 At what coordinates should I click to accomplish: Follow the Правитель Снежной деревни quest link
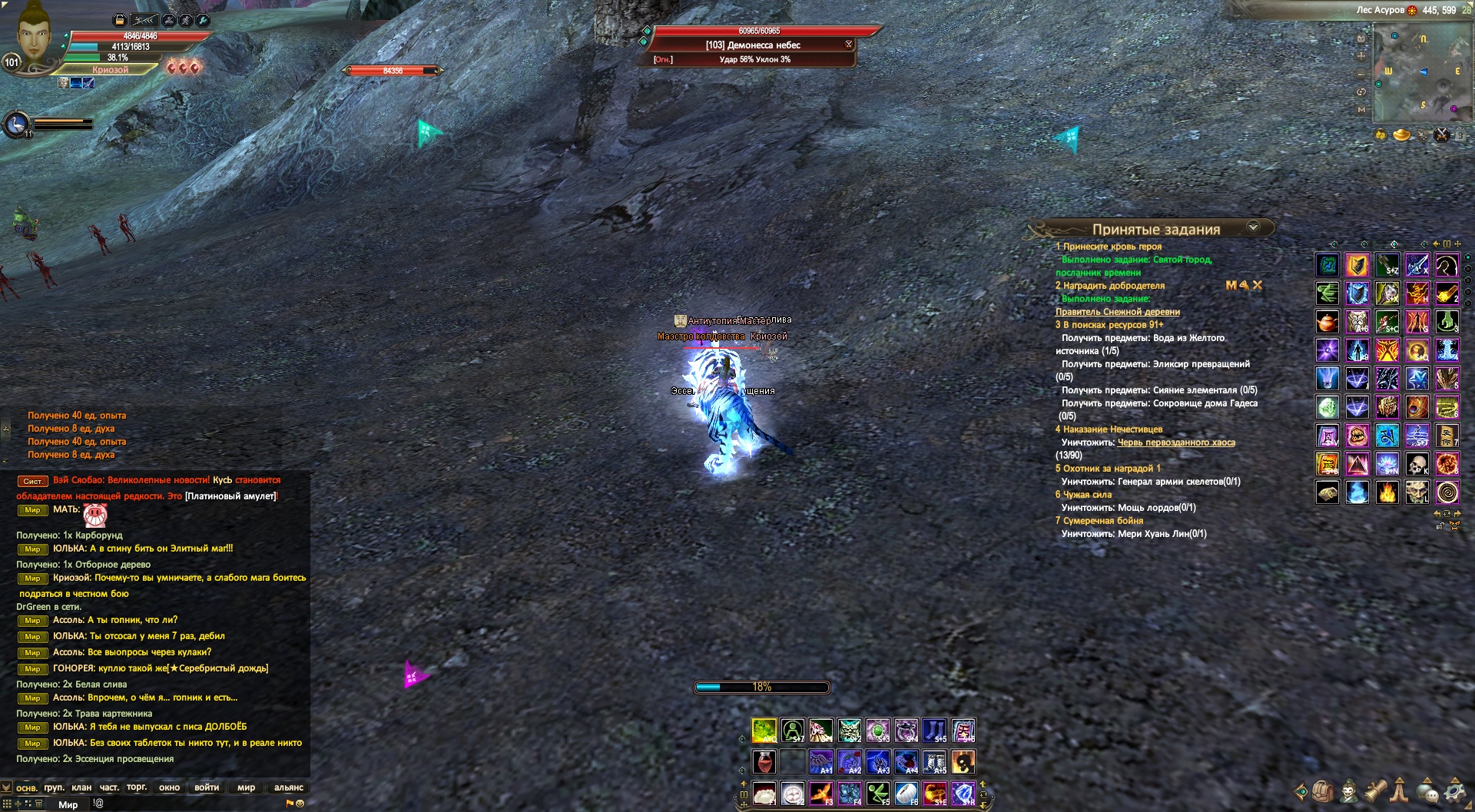(x=1117, y=312)
